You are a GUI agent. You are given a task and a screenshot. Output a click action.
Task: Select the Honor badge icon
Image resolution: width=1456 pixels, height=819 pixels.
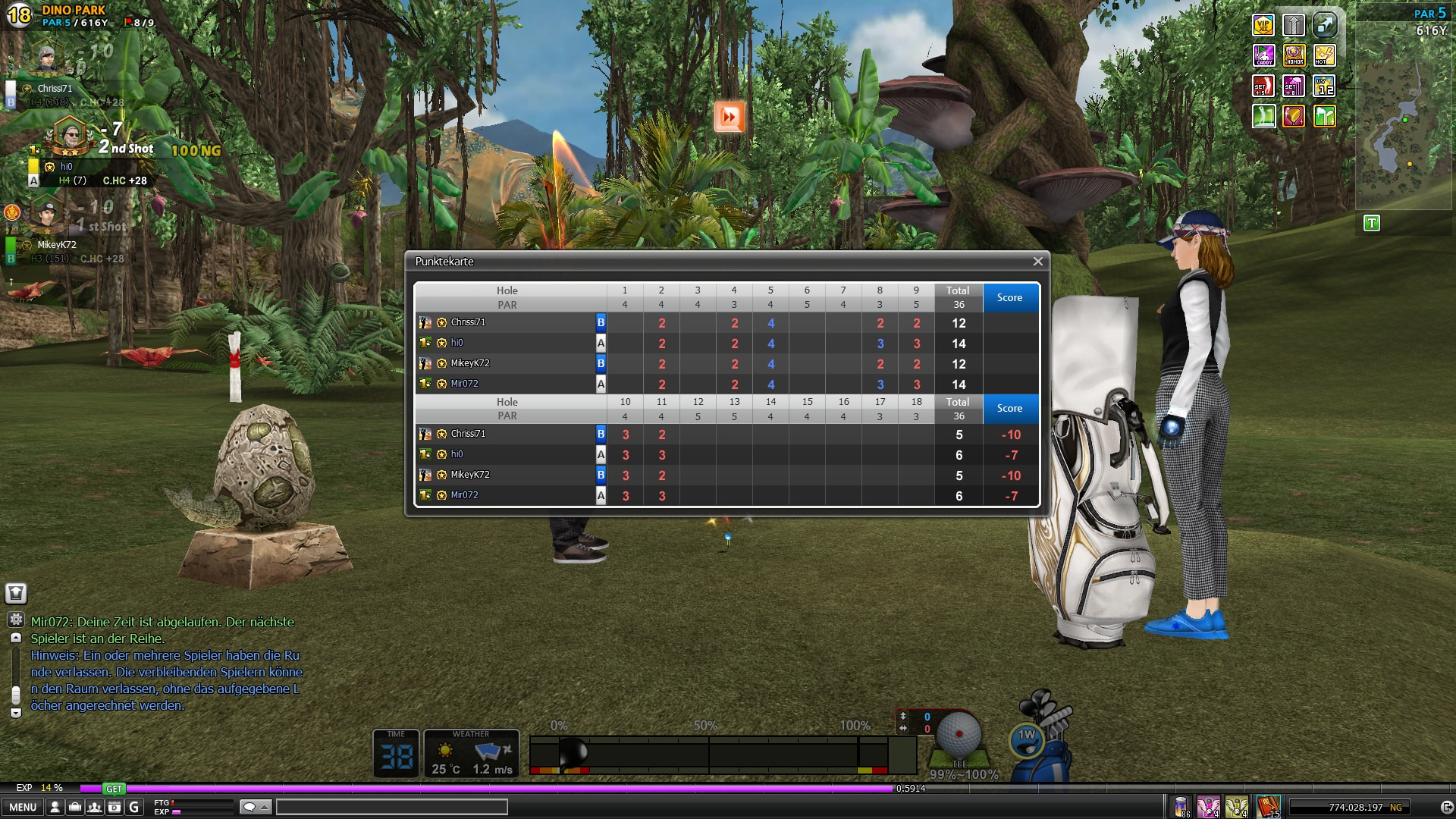point(1294,55)
